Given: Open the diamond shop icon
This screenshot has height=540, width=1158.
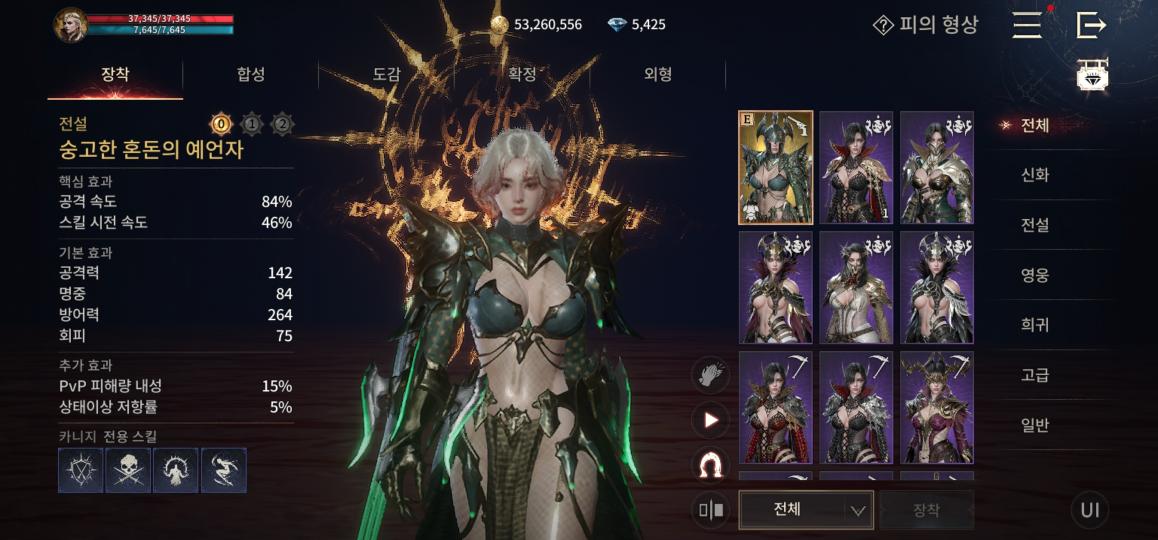Looking at the screenshot, I should pos(1092,76).
